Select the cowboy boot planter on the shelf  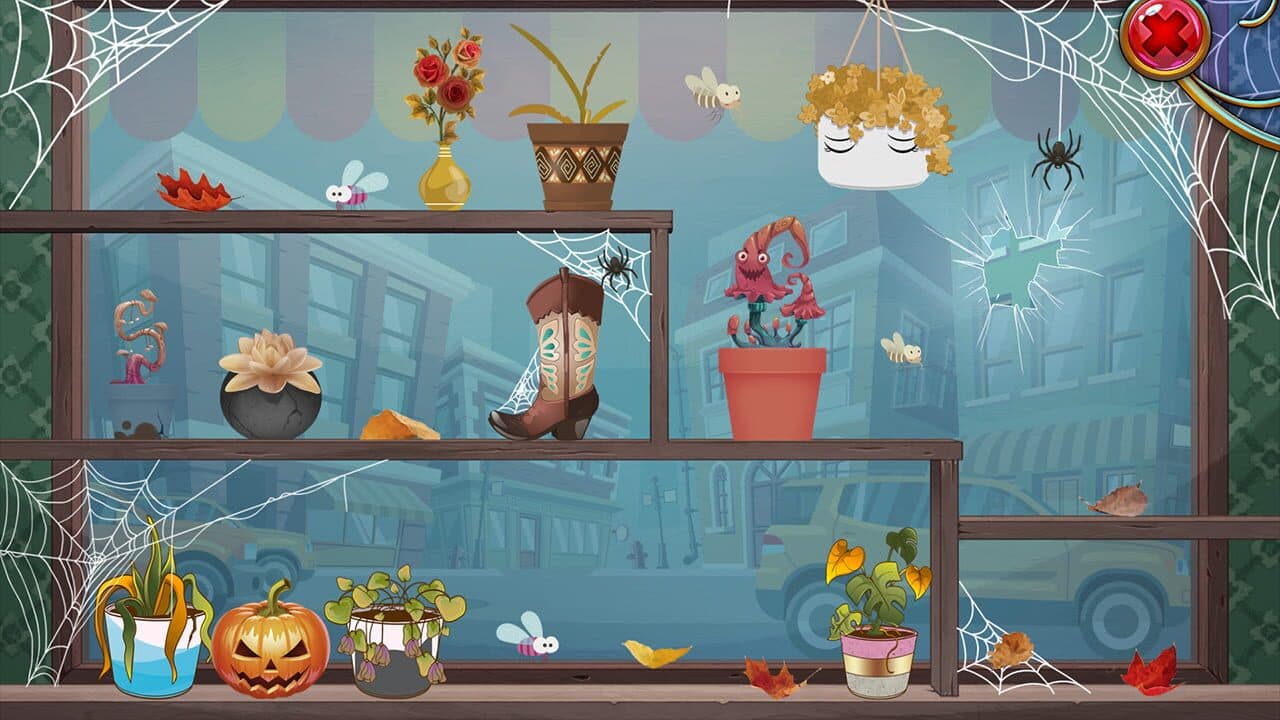tap(560, 360)
